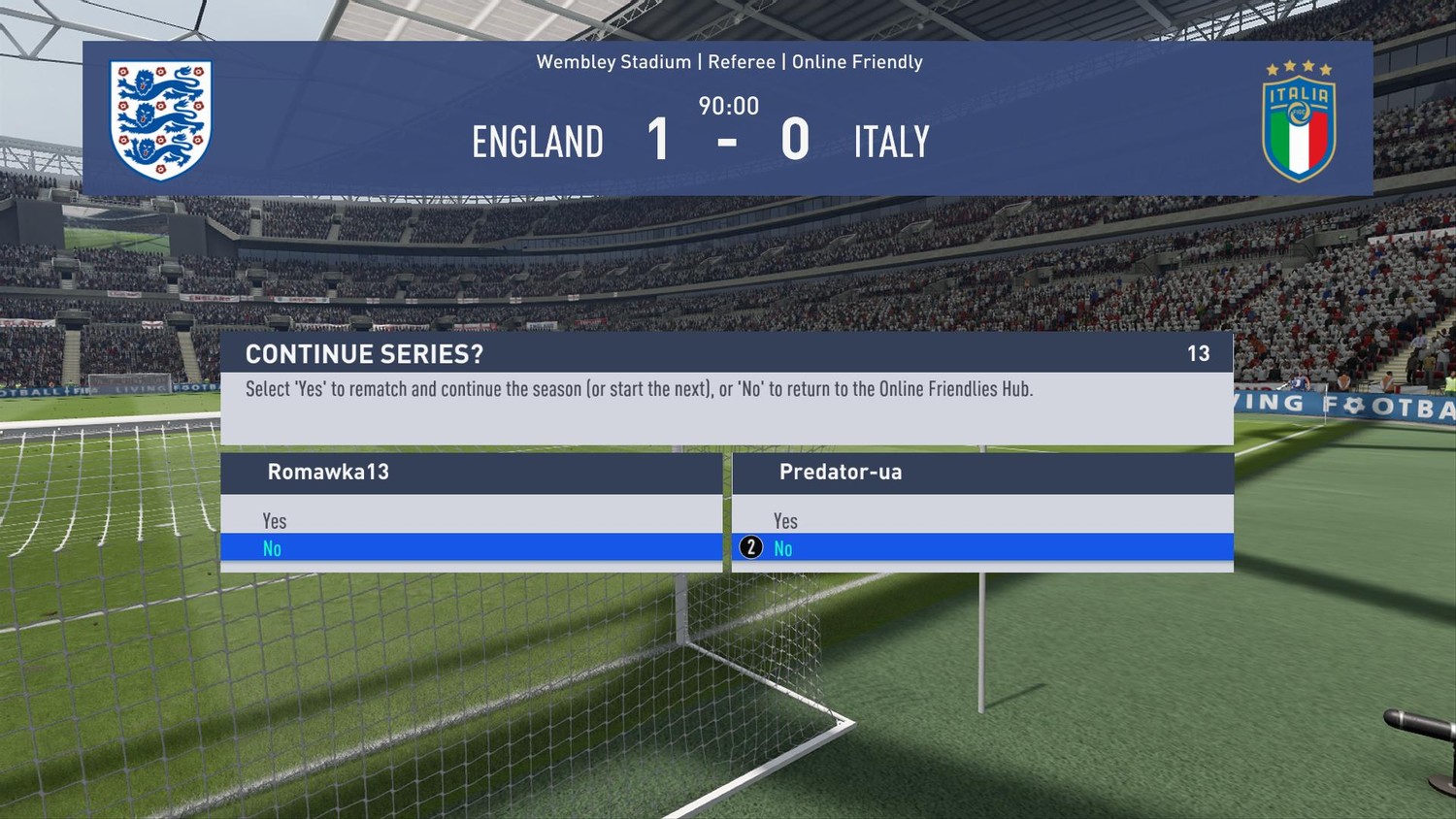Select No under Predator-ua
The height and width of the screenshot is (819, 1456).
[x=783, y=548]
